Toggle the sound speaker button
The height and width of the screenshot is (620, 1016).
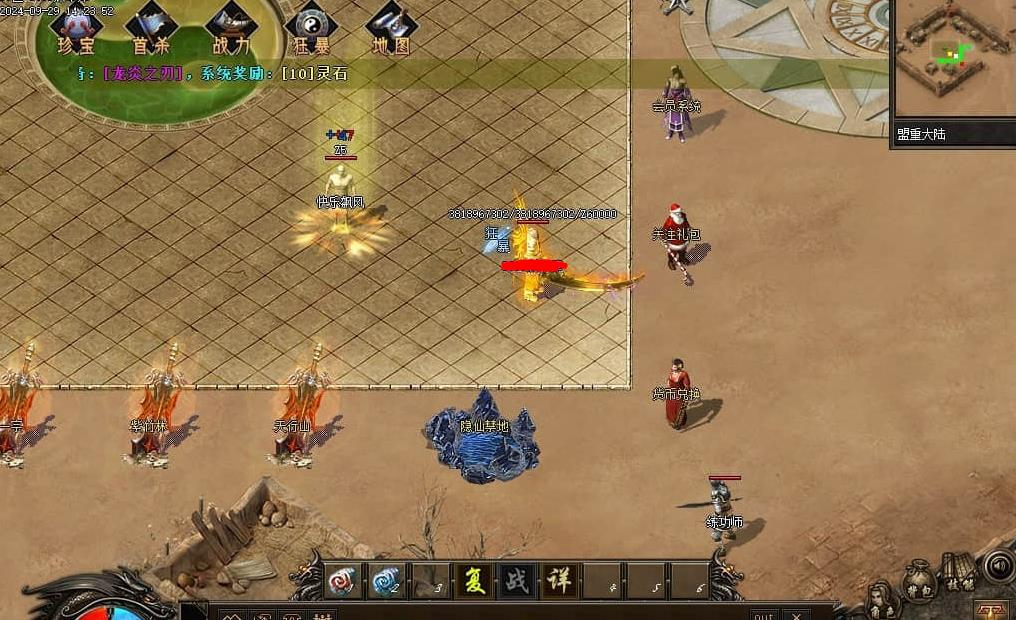click(998, 566)
